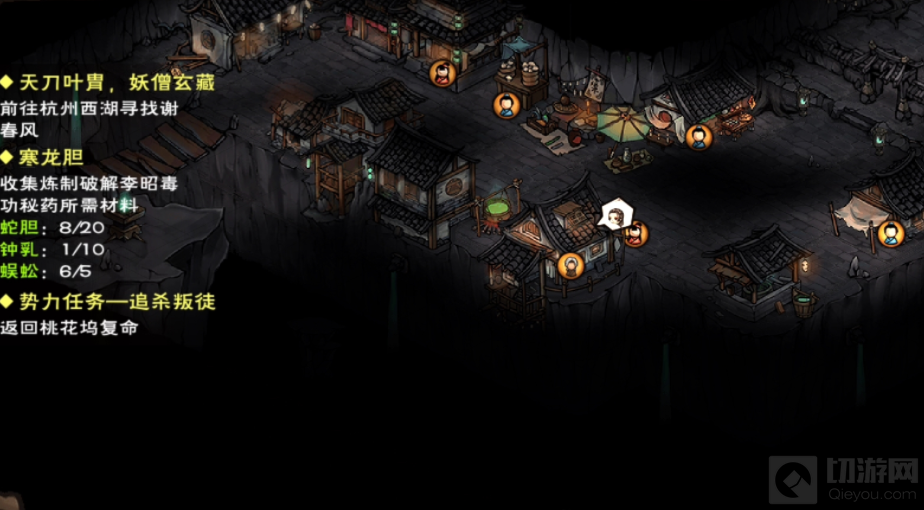The width and height of the screenshot is (924, 510).
Task: Click the grey-hooded NPC portrait marker
Action: tap(571, 265)
